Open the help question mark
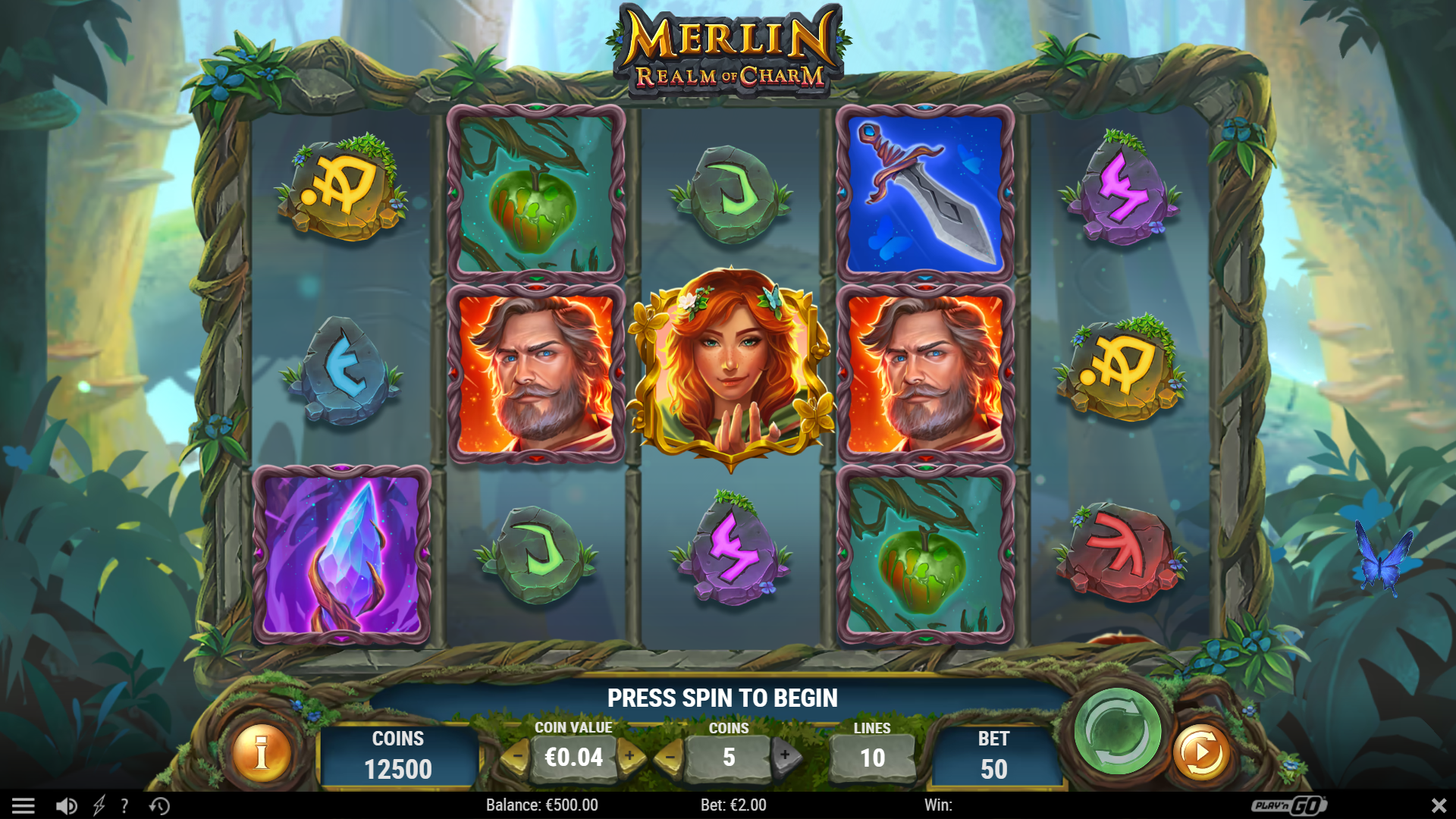 (x=124, y=805)
